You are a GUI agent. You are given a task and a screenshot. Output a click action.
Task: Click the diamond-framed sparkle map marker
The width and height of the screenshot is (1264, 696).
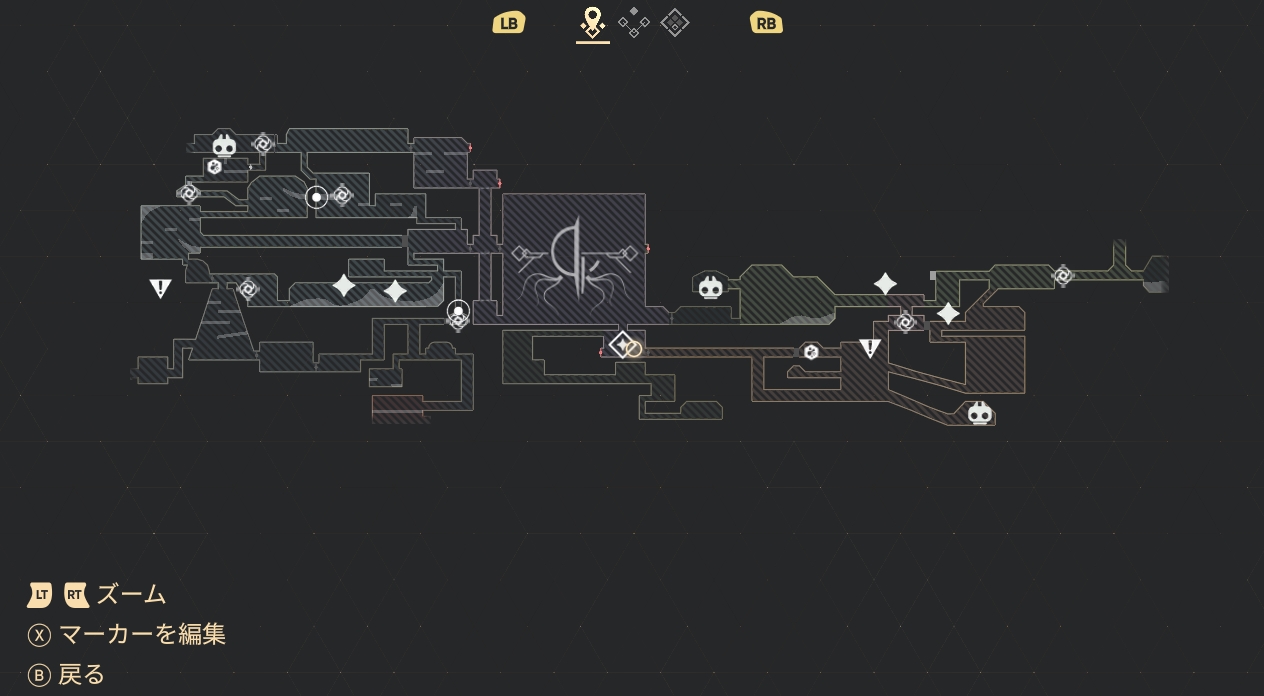622,346
